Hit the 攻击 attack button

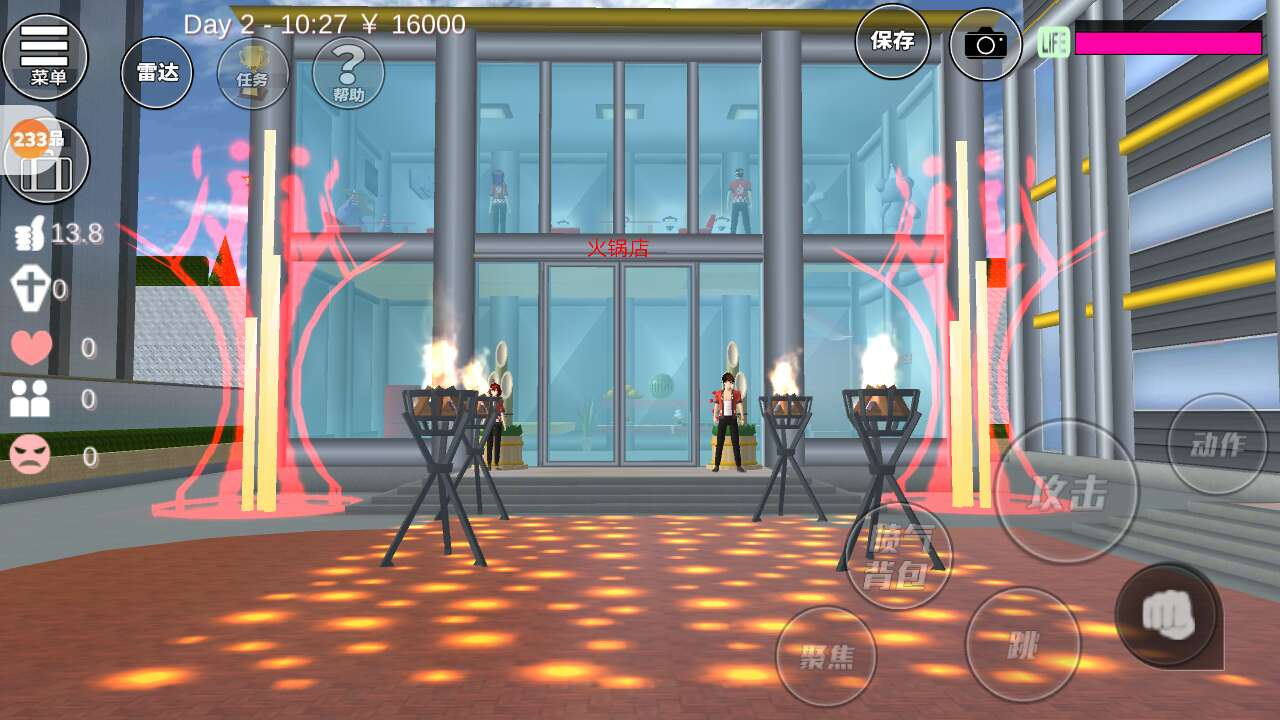(x=1067, y=491)
